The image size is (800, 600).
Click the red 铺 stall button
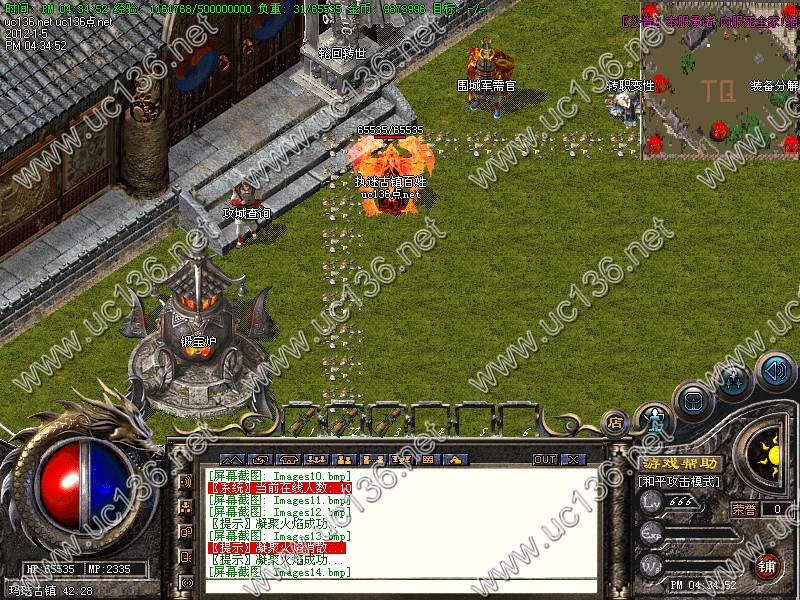(768, 566)
